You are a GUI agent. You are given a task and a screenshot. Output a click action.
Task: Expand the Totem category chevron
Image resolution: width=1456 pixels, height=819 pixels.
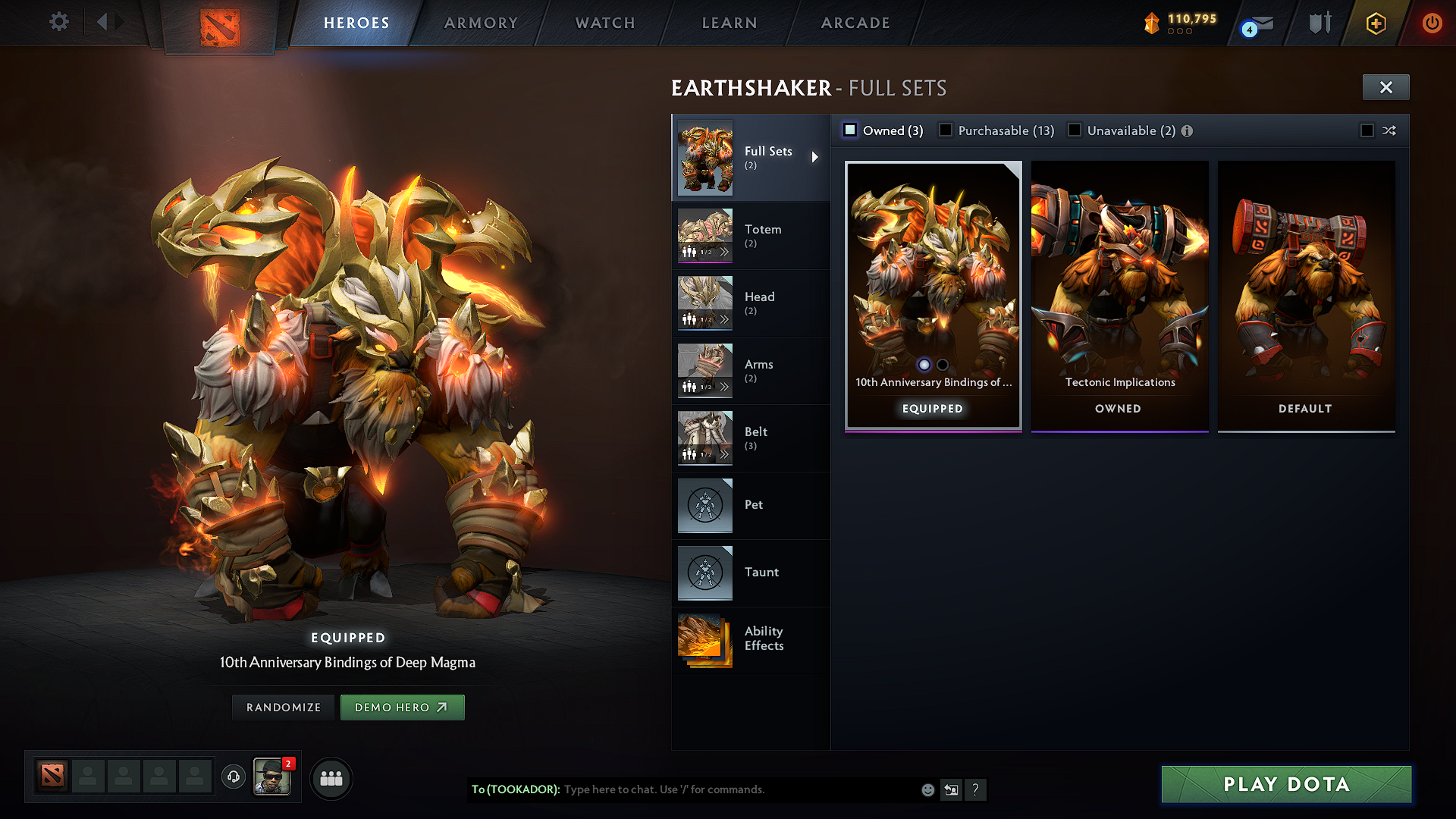click(x=726, y=252)
